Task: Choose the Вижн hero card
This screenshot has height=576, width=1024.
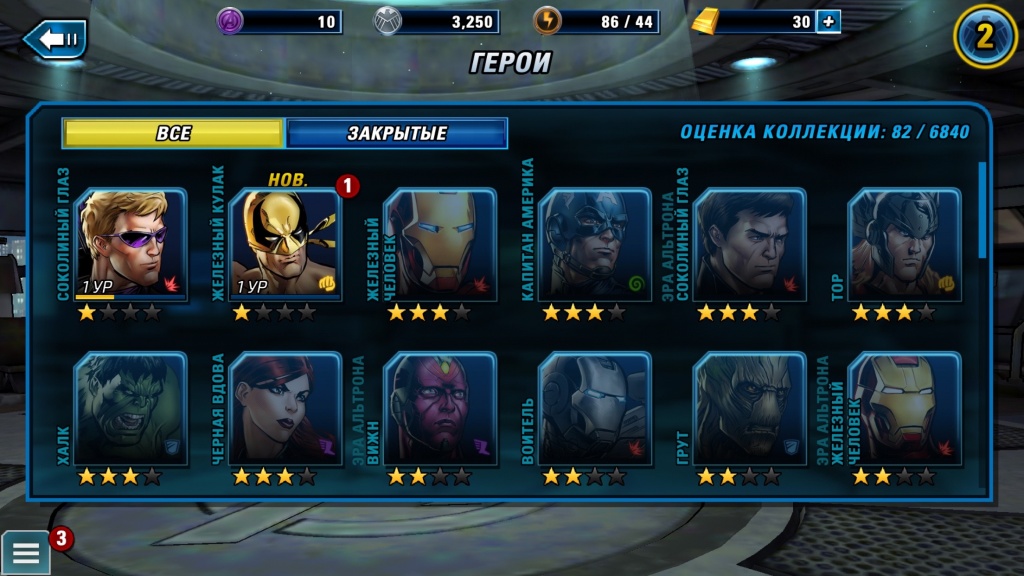Action: (x=439, y=408)
